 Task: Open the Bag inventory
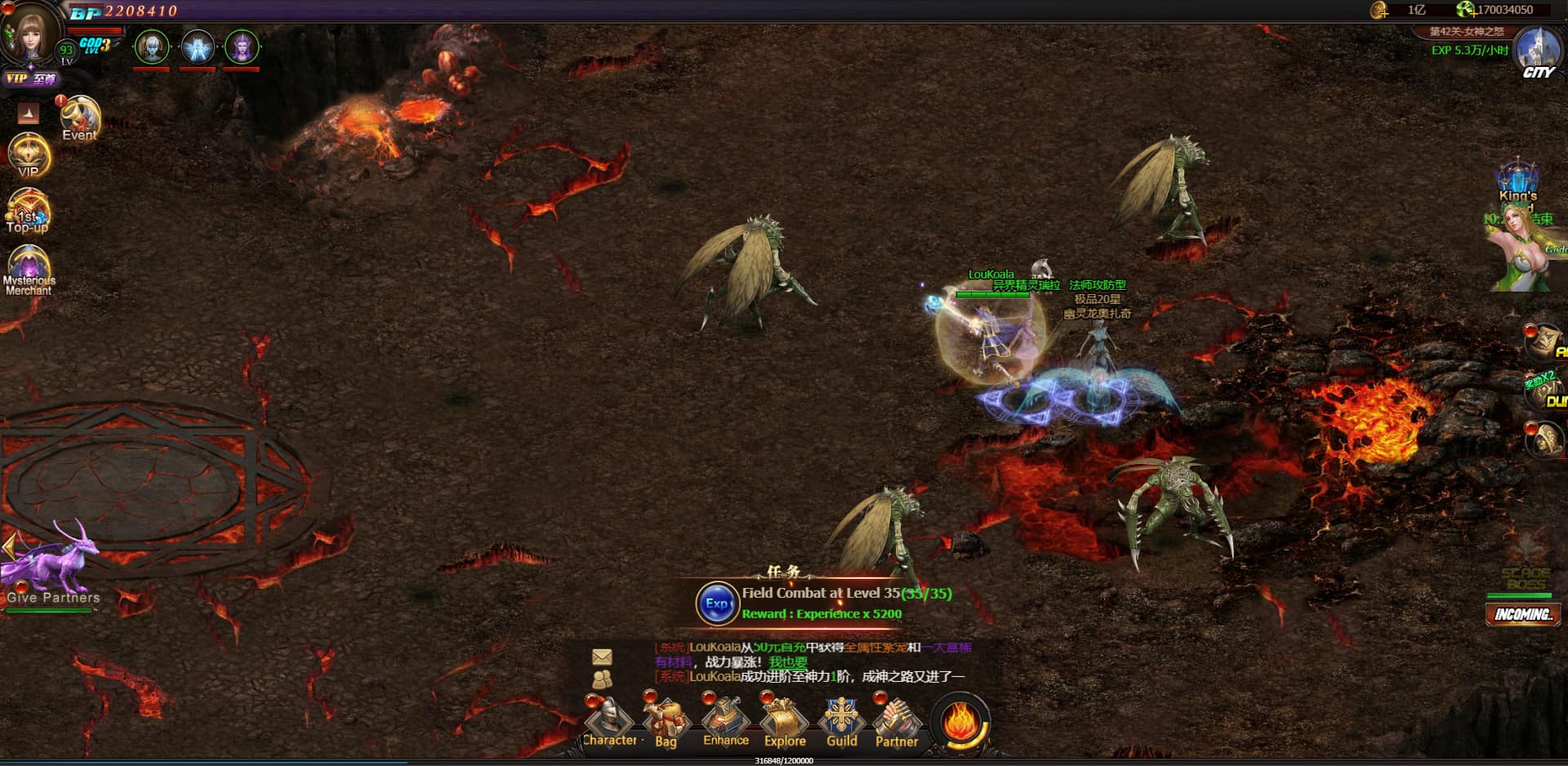[x=666, y=722]
